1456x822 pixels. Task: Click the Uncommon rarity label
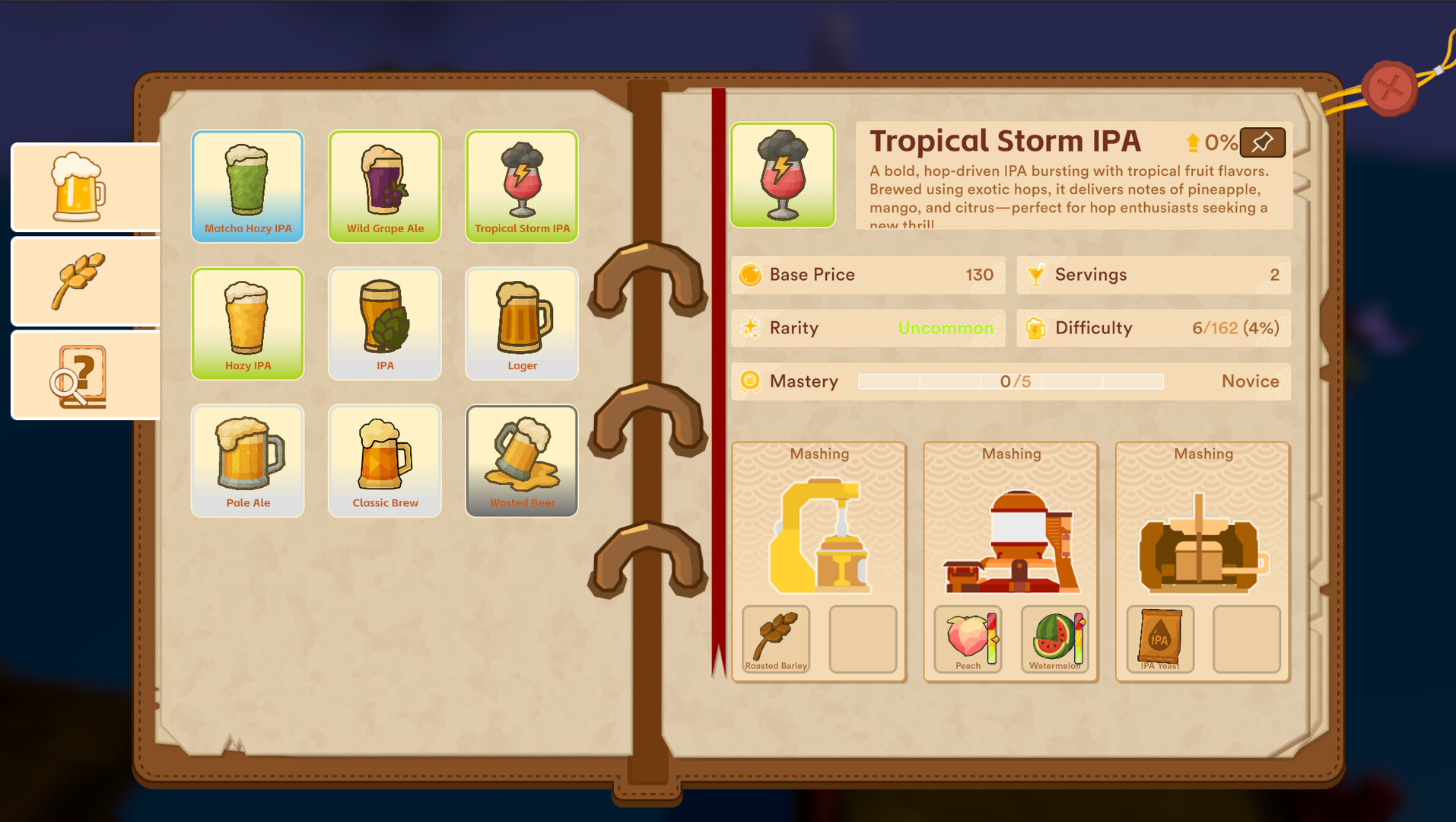946,328
